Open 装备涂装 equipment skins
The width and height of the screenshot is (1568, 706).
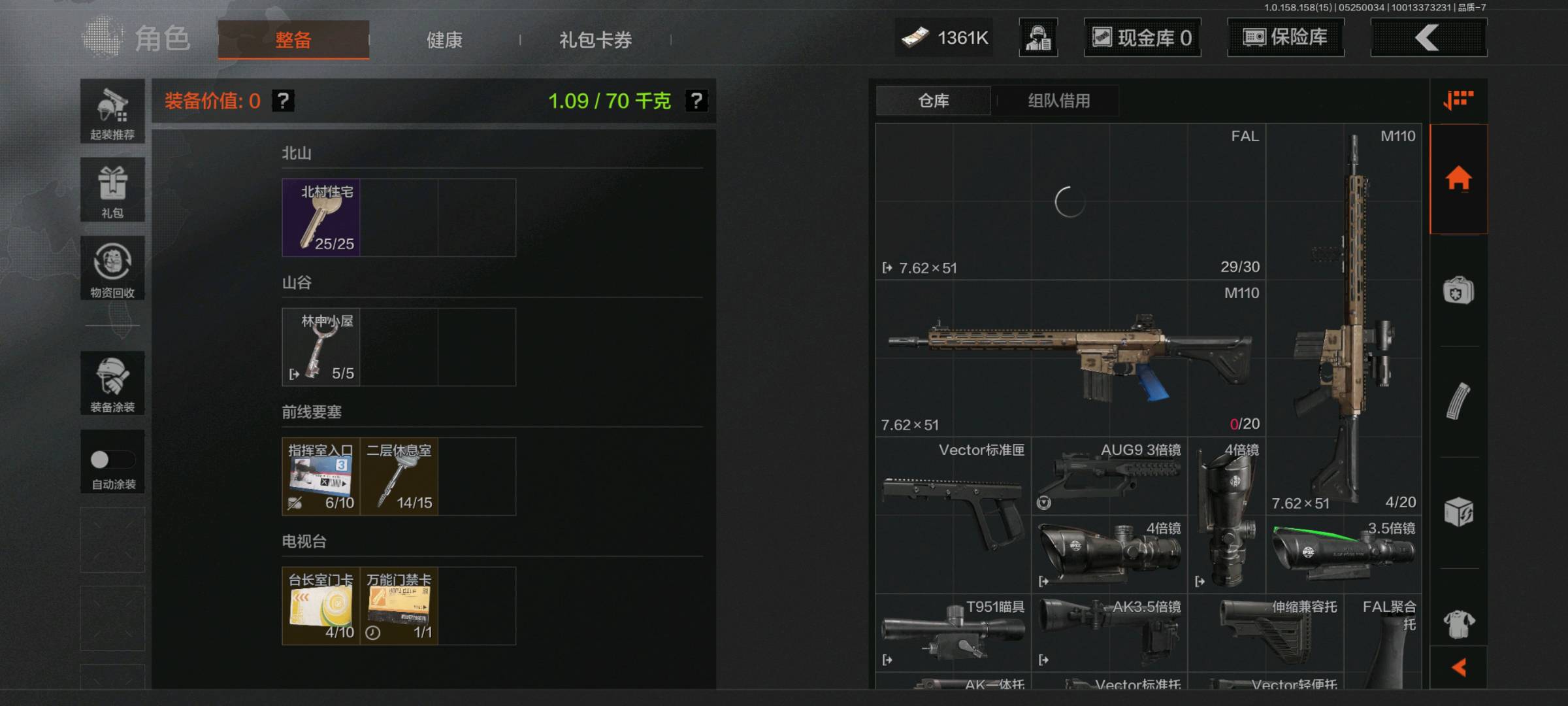coord(112,383)
